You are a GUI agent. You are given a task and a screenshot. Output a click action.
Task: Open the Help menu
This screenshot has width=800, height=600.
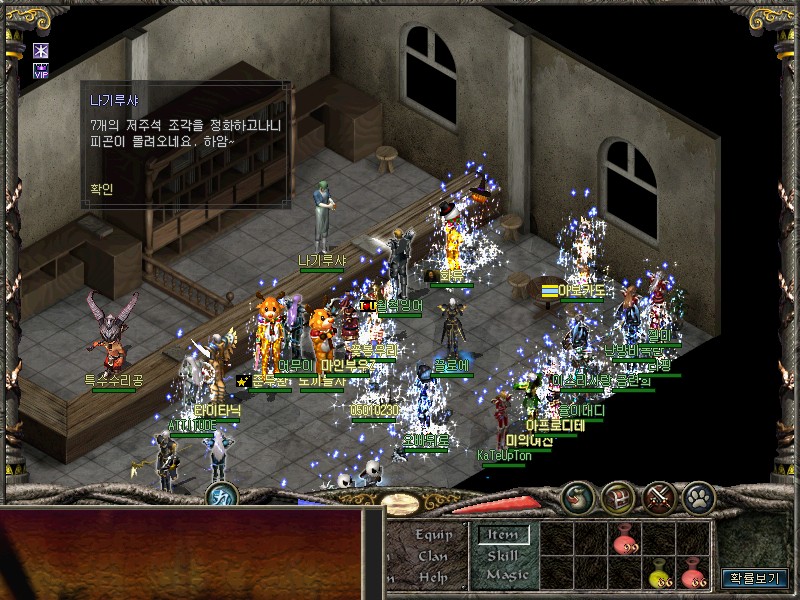point(433,577)
